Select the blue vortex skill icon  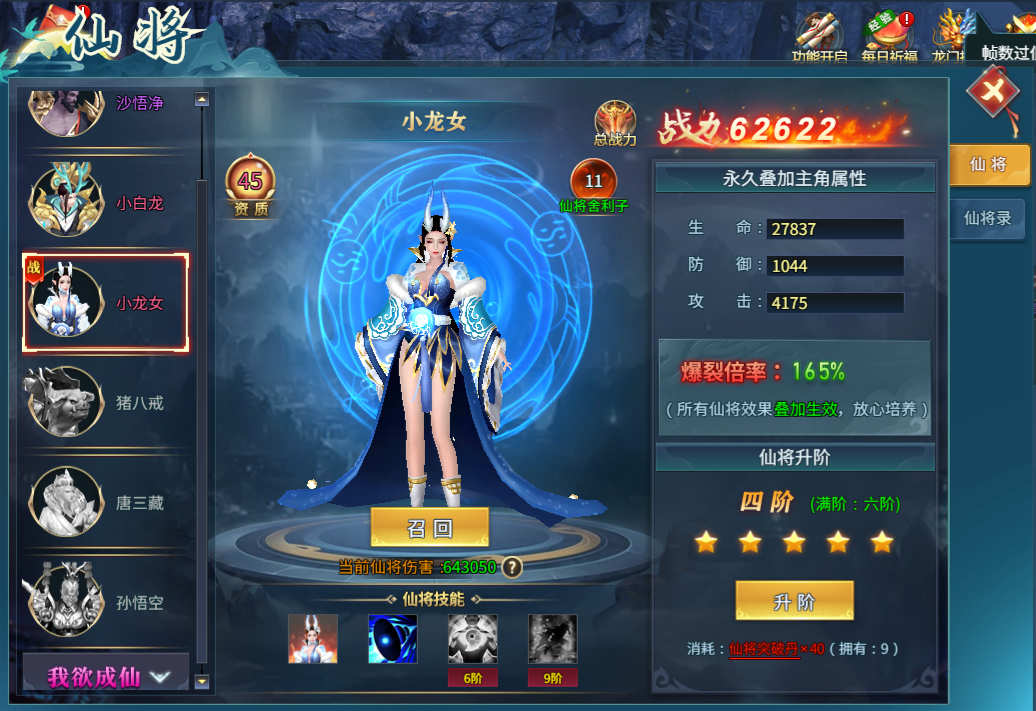[x=393, y=639]
